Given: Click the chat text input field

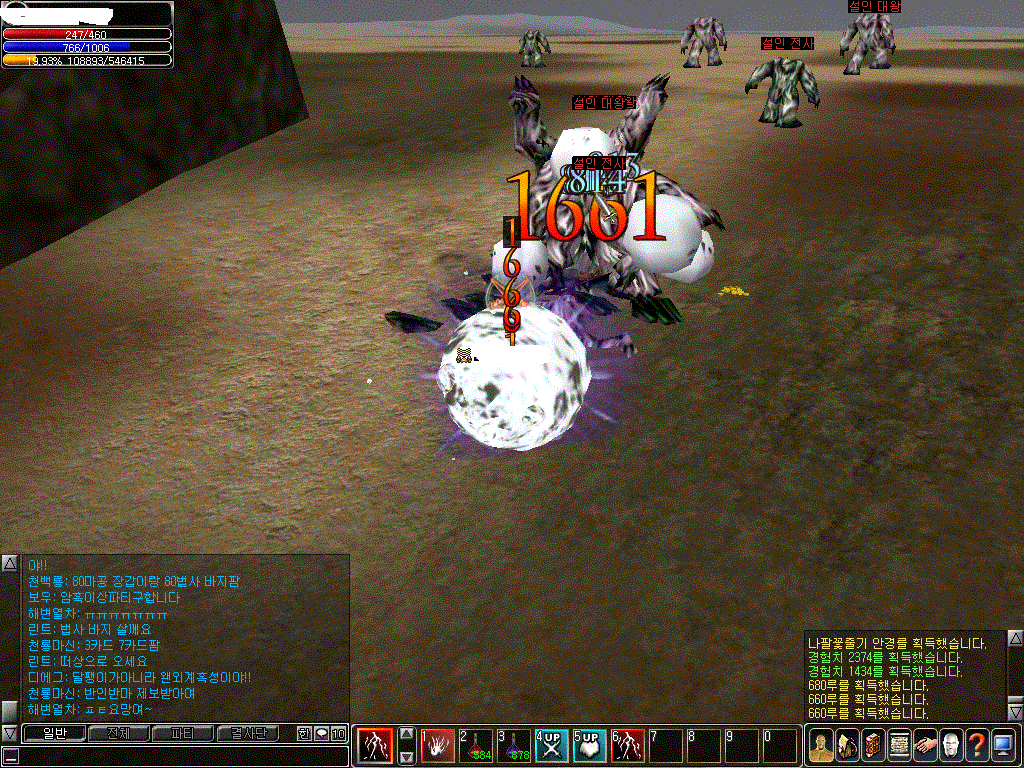Looking at the screenshot, I should tap(180, 755).
